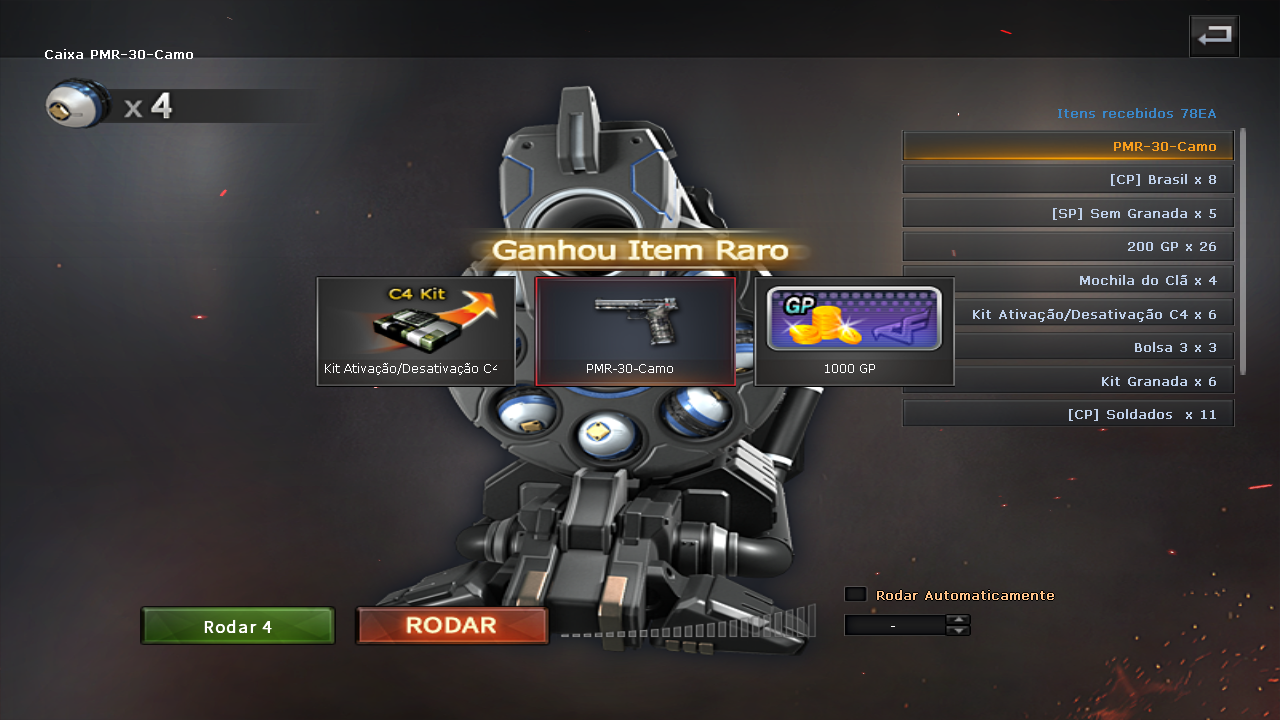The image size is (1280, 720).
Task: Click the RODAR red button
Action: pos(451,624)
